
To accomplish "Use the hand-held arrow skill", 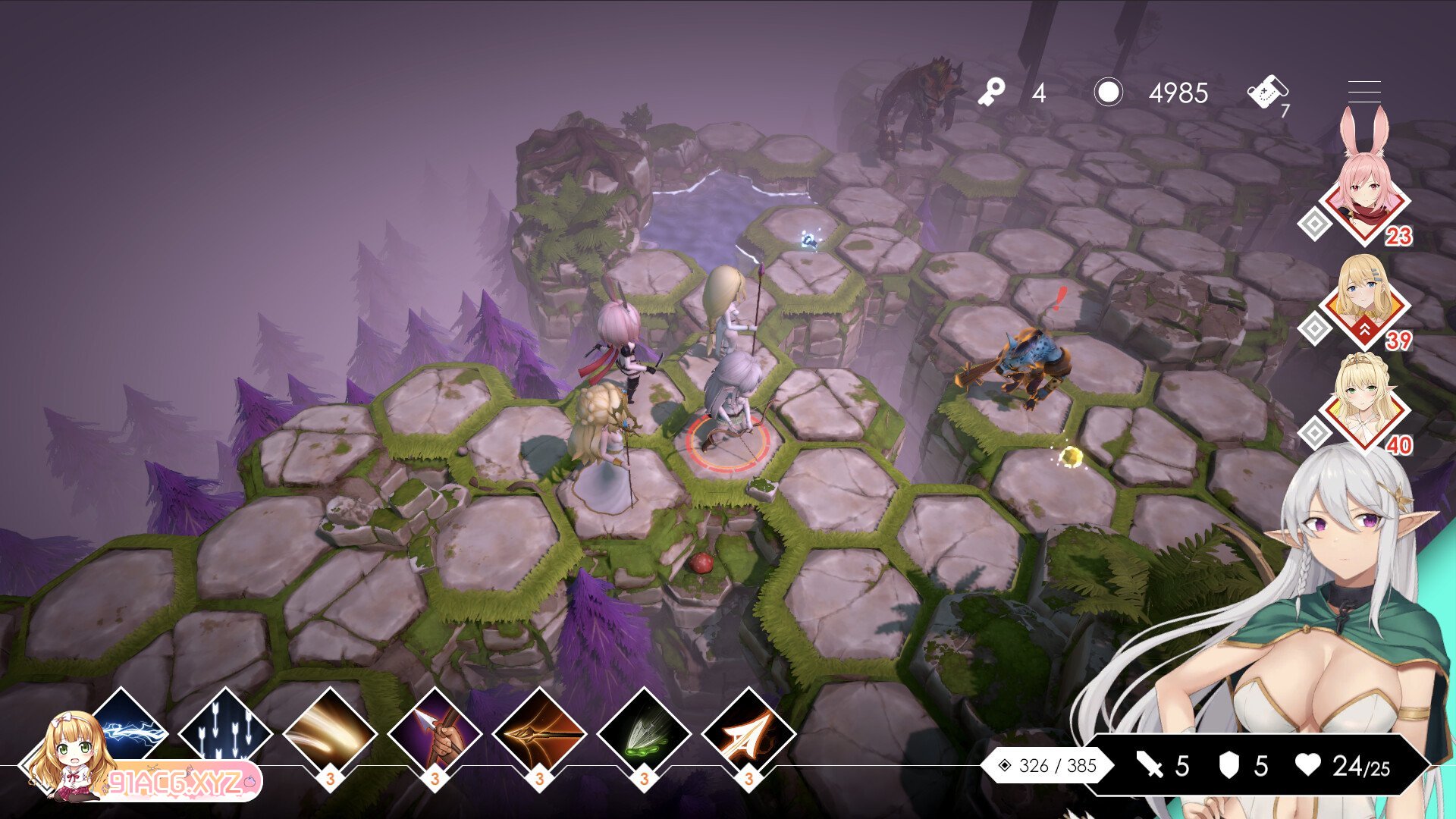I will click(x=435, y=733).
